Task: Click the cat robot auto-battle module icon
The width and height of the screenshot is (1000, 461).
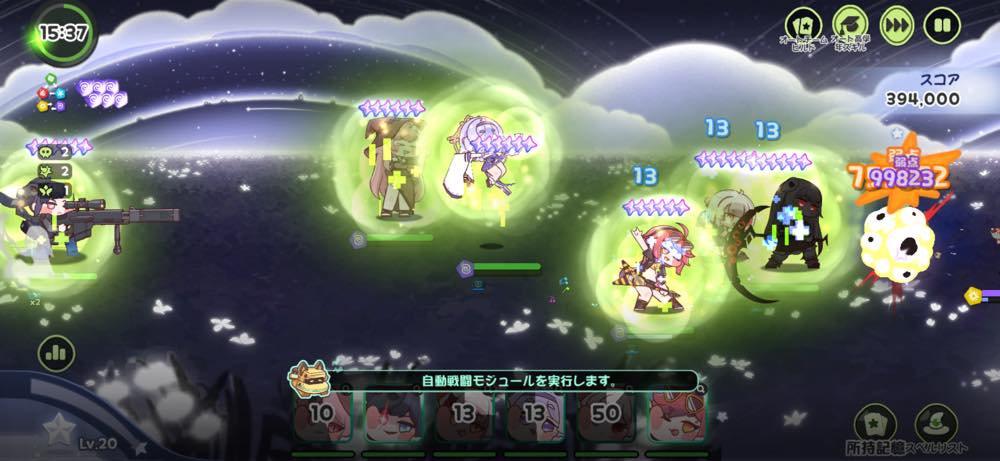Action: coord(309,377)
